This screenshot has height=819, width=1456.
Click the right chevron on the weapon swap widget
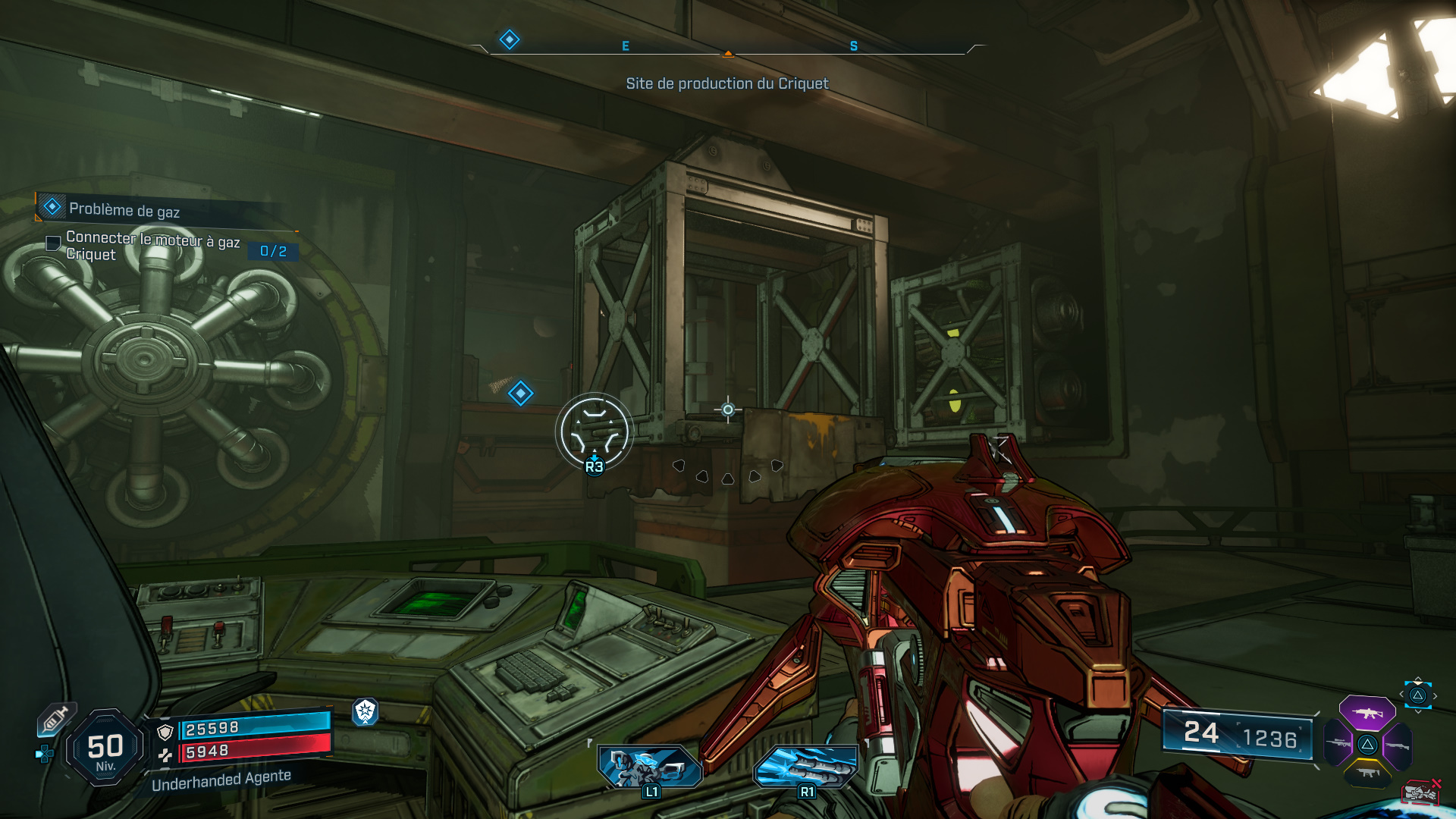(1435, 695)
